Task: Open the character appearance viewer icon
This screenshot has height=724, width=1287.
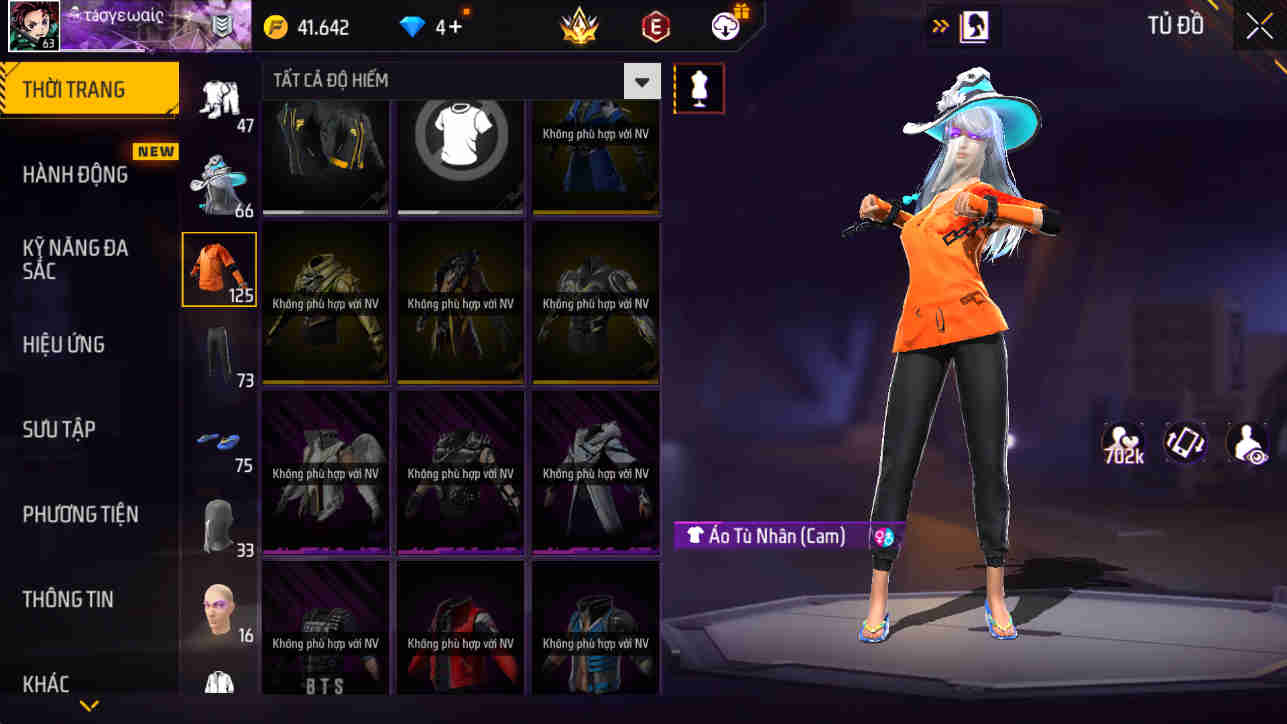Action: [1247, 443]
